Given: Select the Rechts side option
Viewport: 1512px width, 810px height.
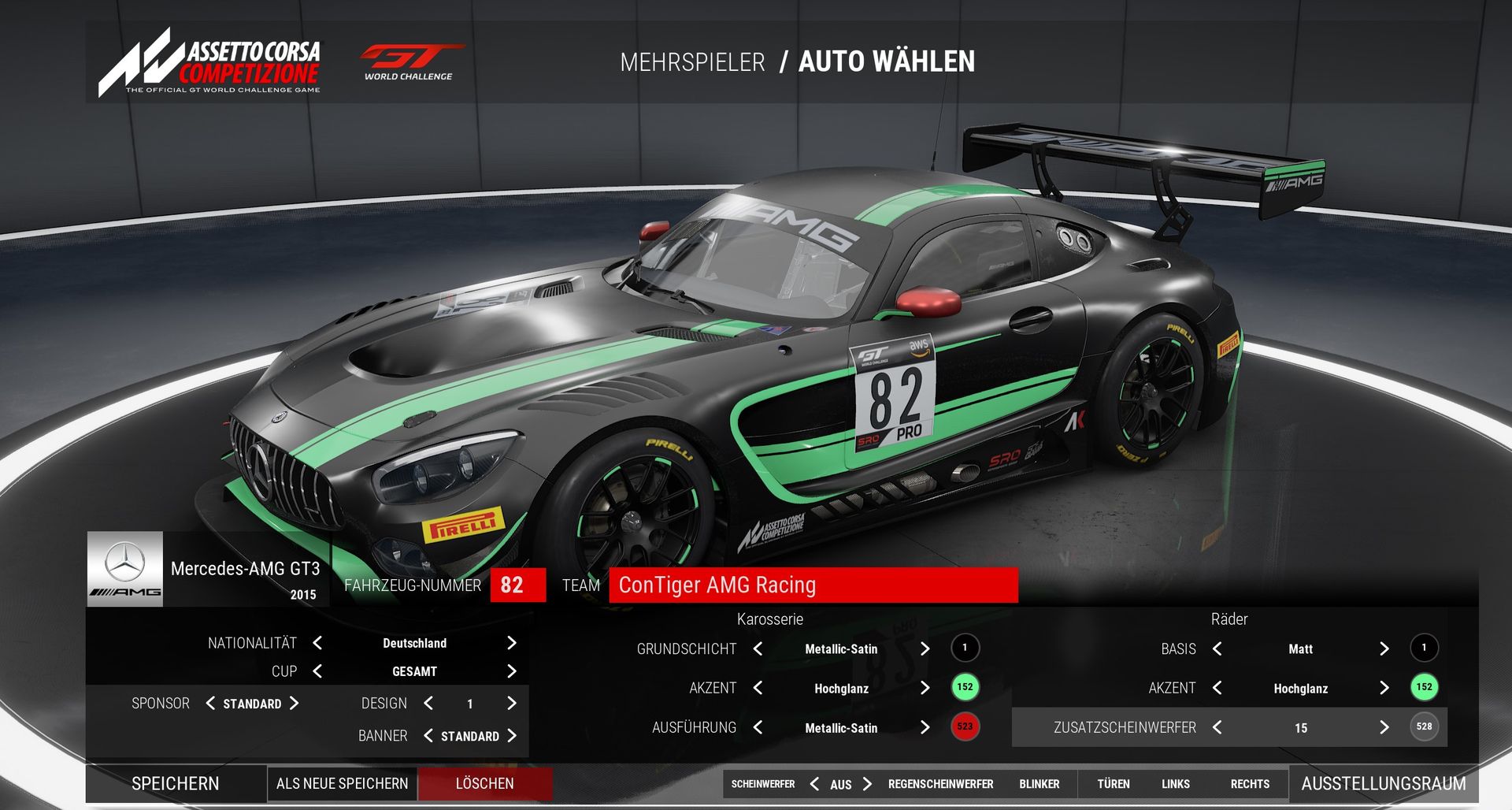Looking at the screenshot, I should (1250, 784).
